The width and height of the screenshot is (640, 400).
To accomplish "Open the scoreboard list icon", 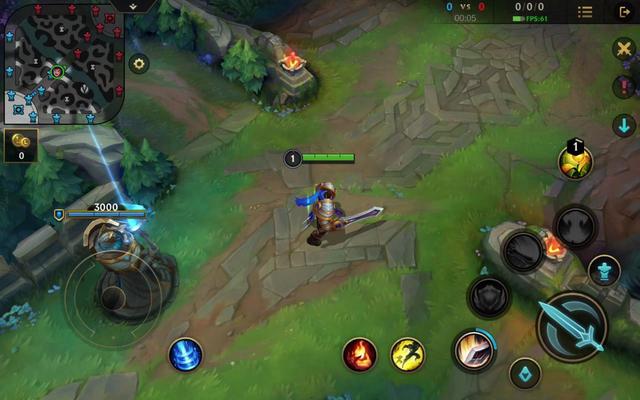I will point(585,12).
